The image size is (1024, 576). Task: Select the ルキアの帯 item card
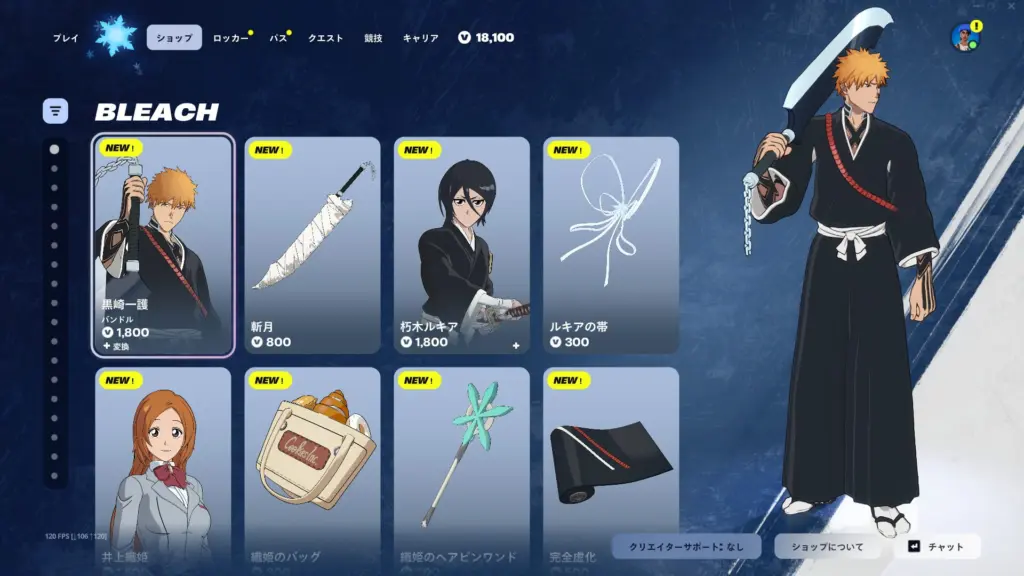(611, 245)
